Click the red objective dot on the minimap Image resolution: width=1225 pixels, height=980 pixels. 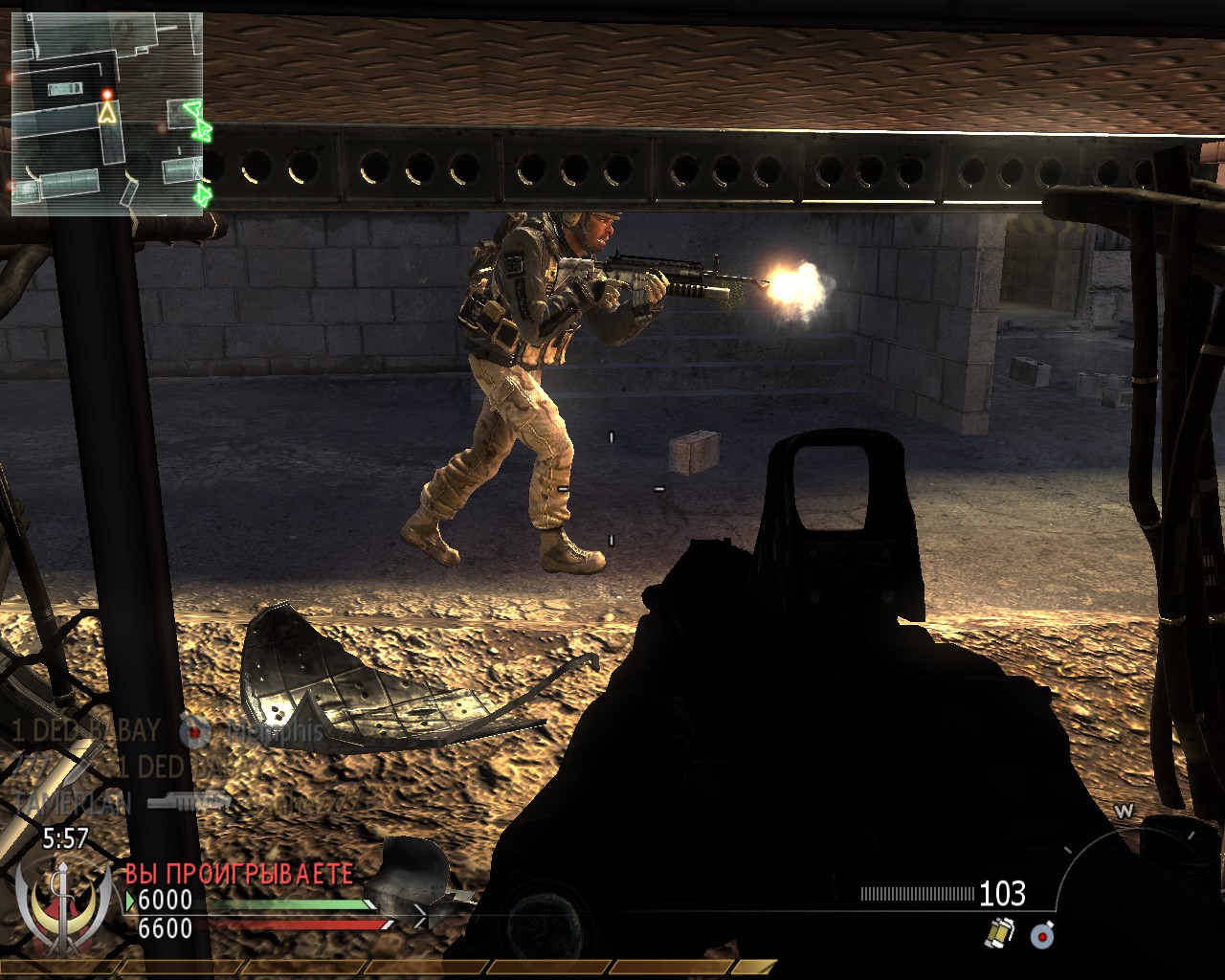tap(107, 94)
